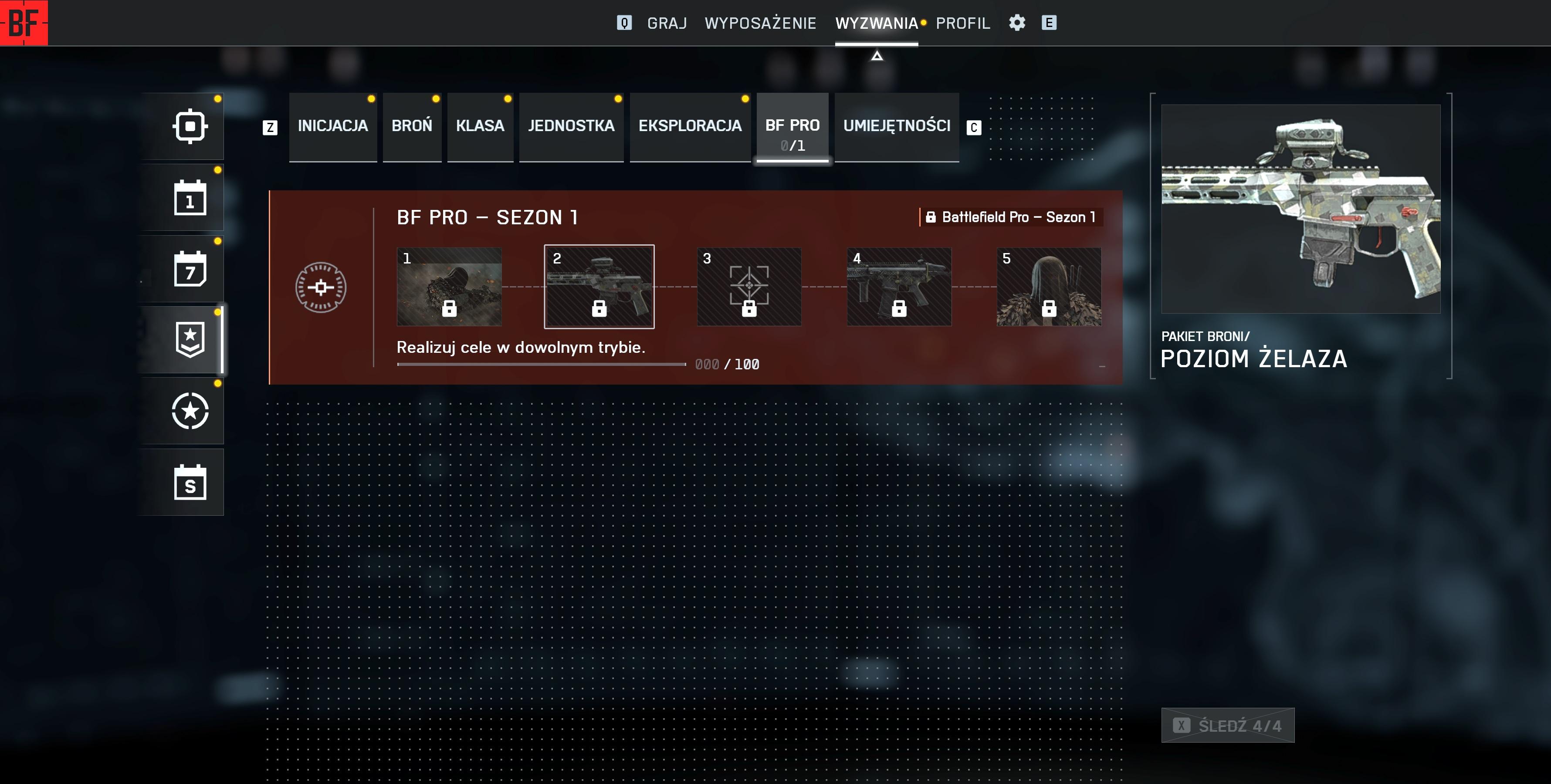
Task: Go to the WYPOSAŻENIE menu
Action: click(x=760, y=23)
